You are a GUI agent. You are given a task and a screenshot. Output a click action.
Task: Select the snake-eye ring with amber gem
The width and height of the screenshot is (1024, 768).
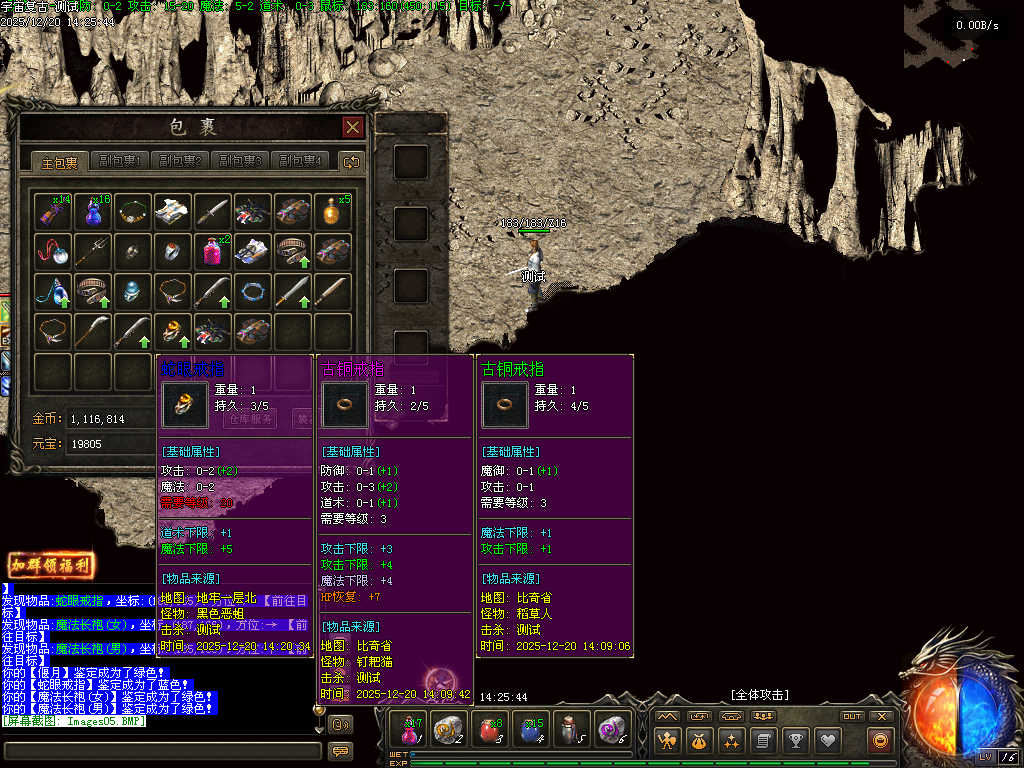[x=173, y=330]
